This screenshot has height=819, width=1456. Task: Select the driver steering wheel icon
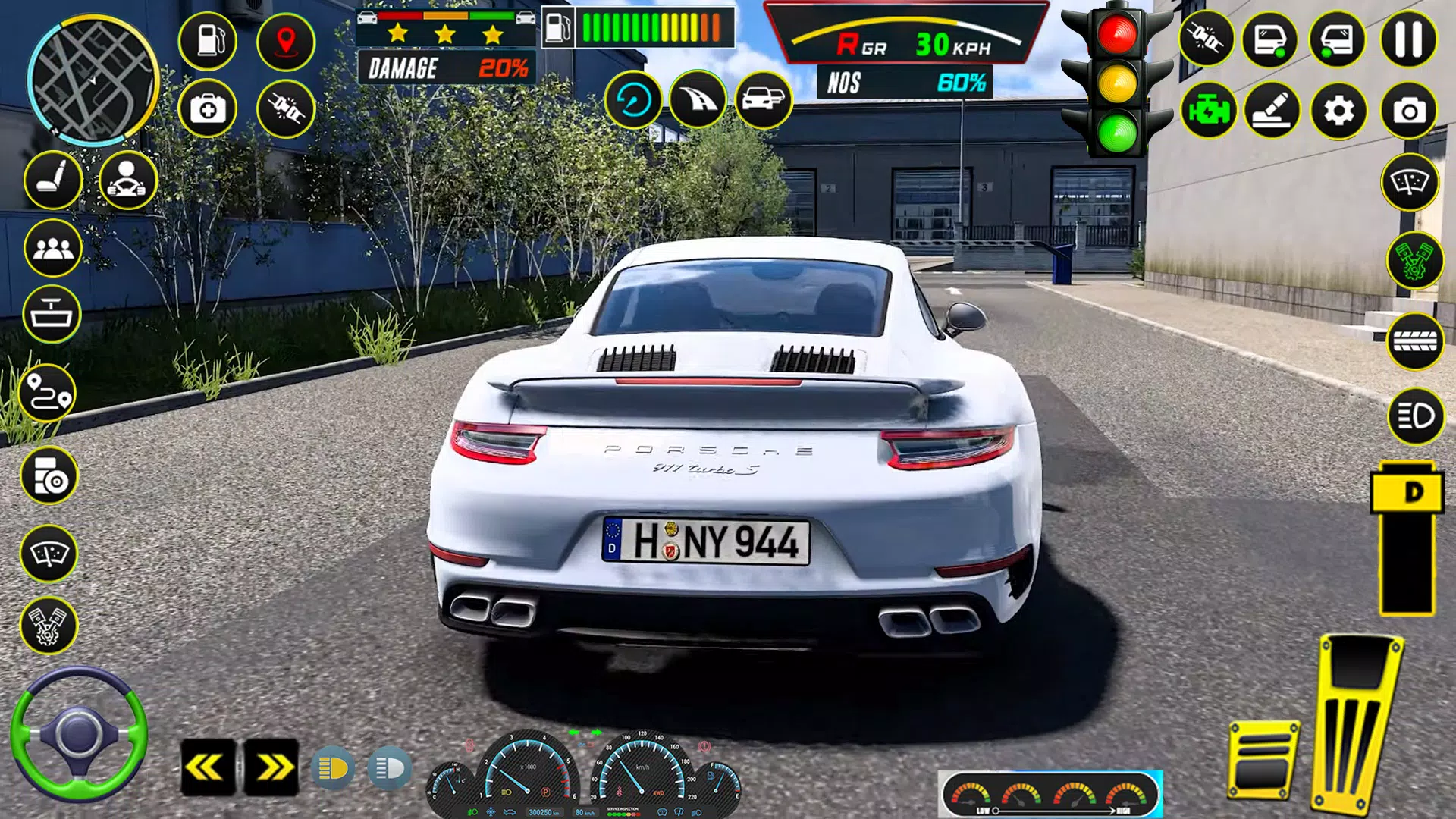(x=127, y=180)
